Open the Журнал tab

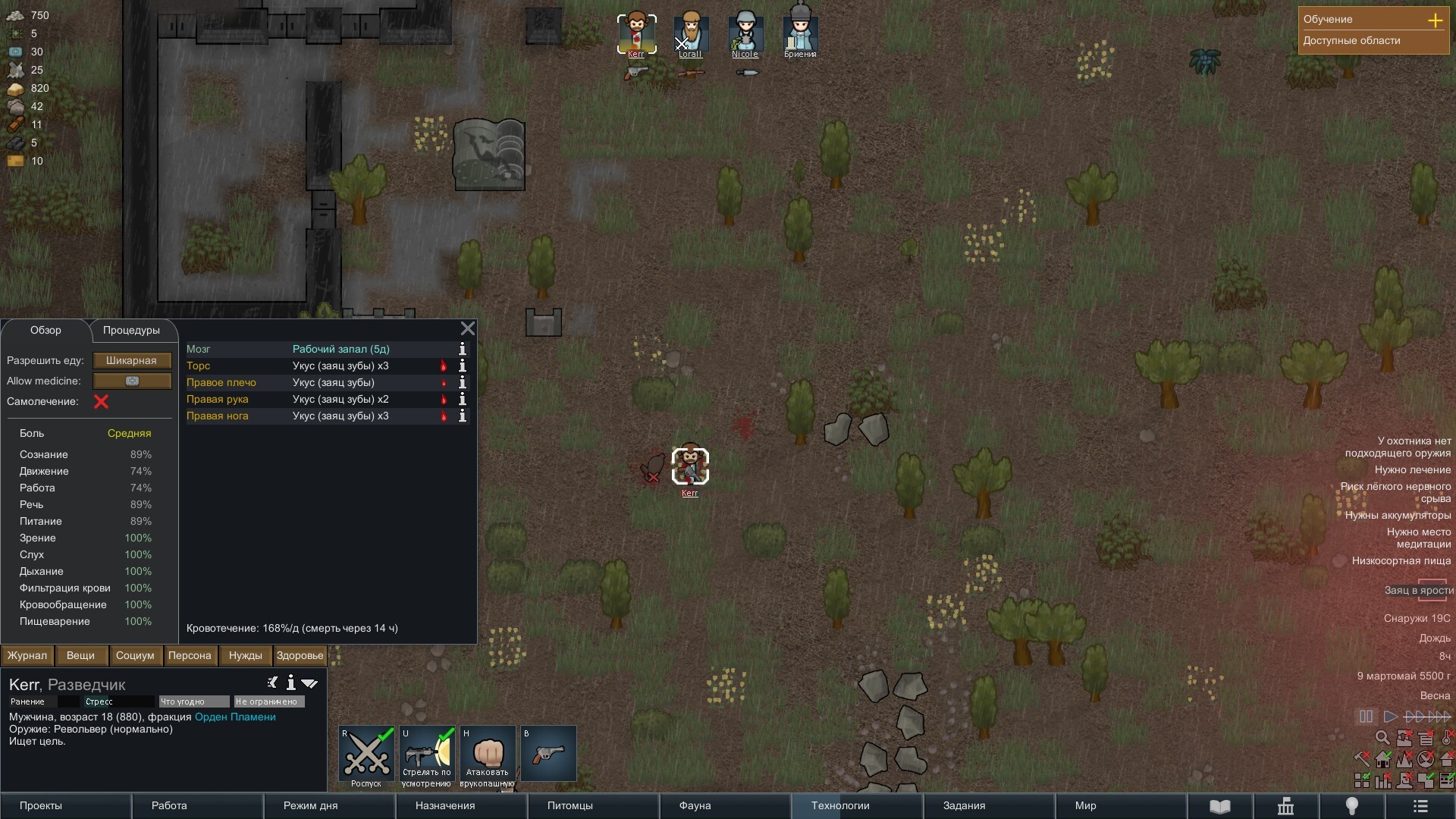click(x=27, y=656)
